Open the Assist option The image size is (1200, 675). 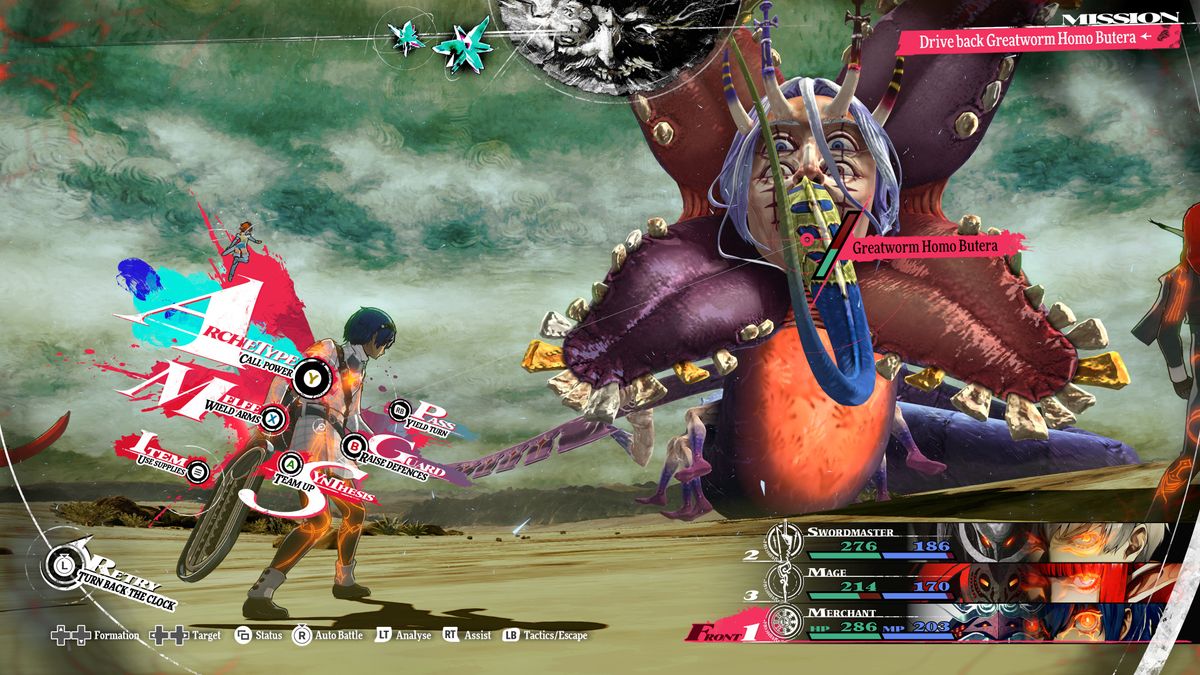pyautogui.click(x=467, y=635)
